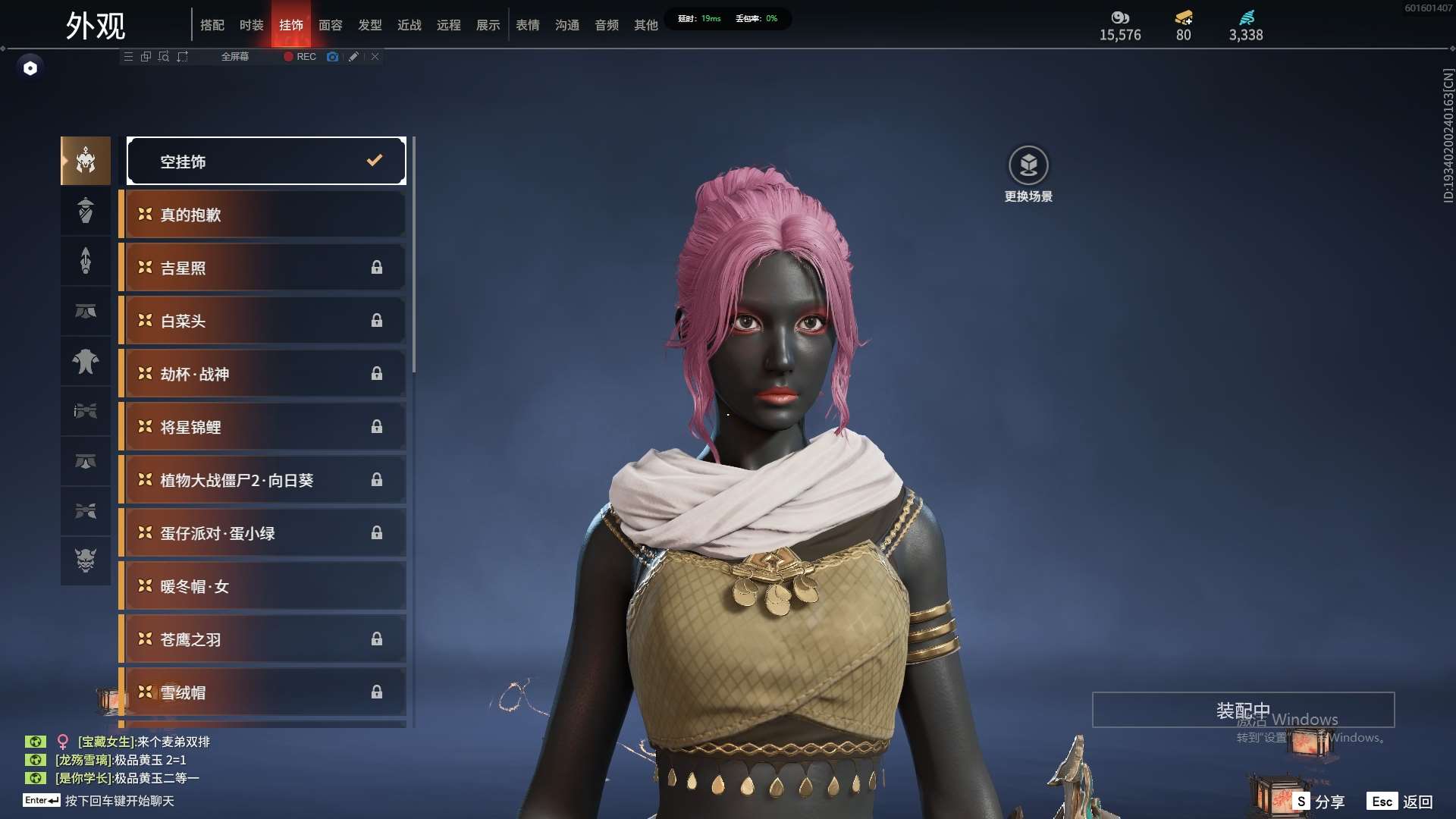Open the 其他 tab
Image resolution: width=1456 pixels, height=819 pixels.
point(646,25)
